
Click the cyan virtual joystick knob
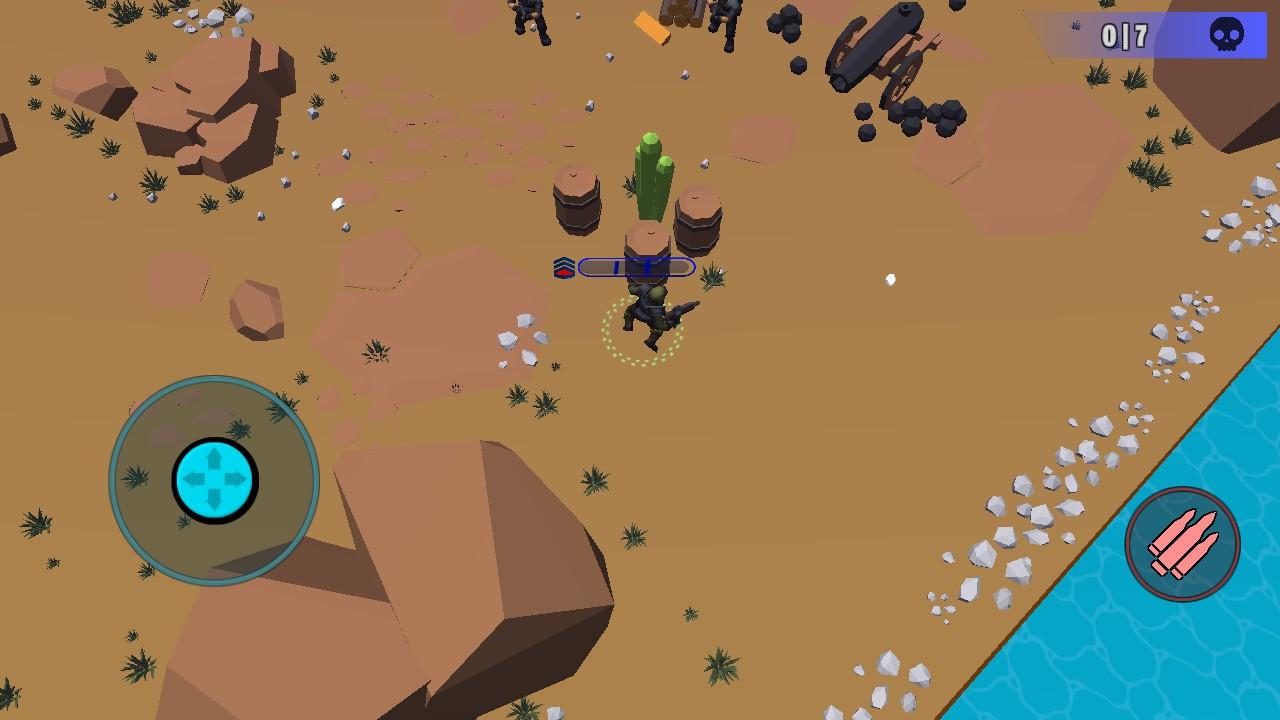(215, 480)
